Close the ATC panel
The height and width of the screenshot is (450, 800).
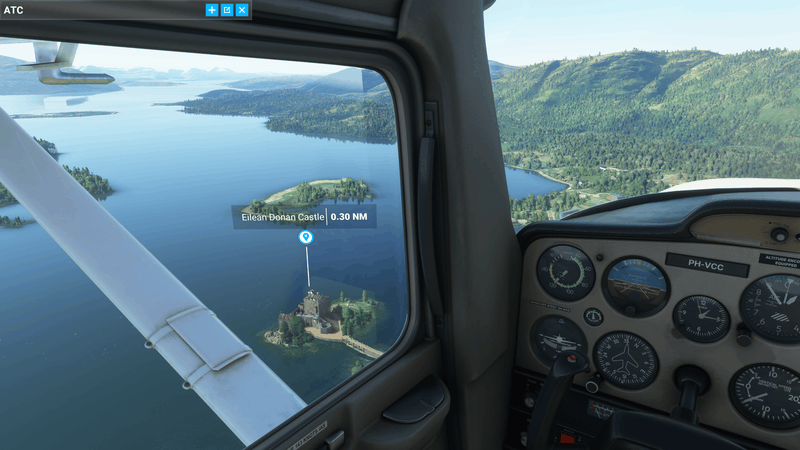(x=242, y=10)
